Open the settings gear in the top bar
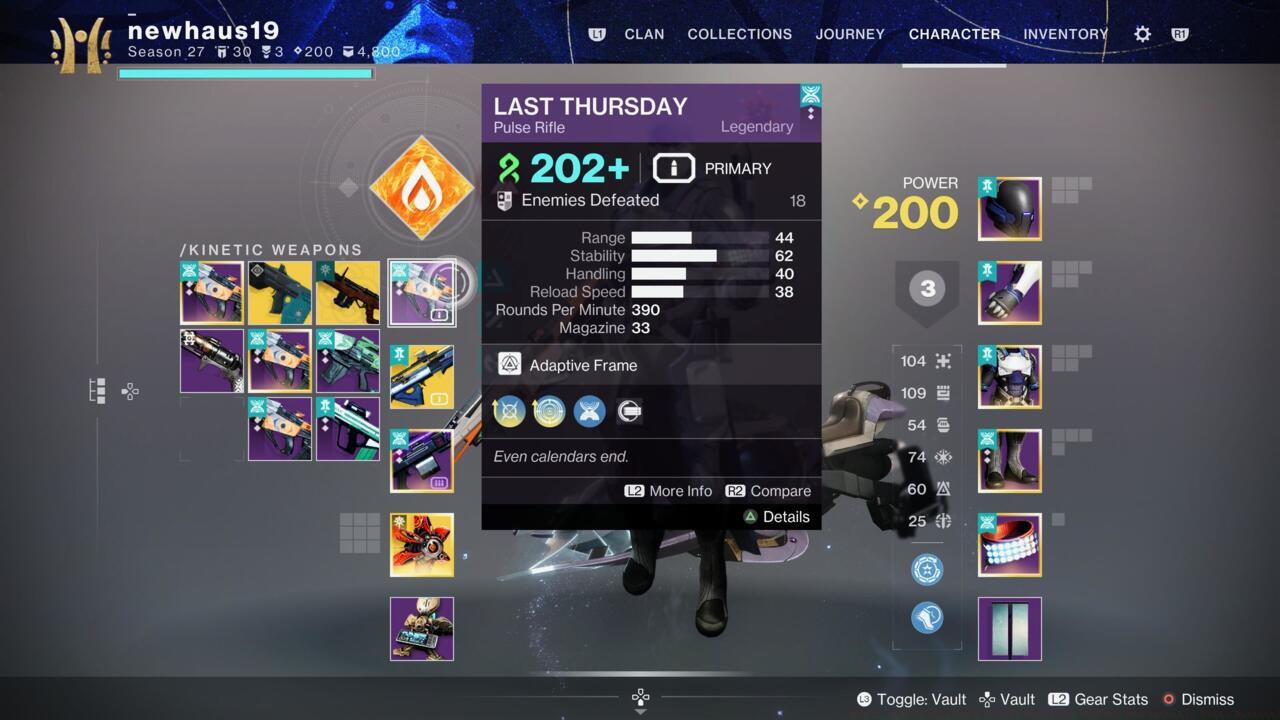The image size is (1280, 720). point(1141,33)
